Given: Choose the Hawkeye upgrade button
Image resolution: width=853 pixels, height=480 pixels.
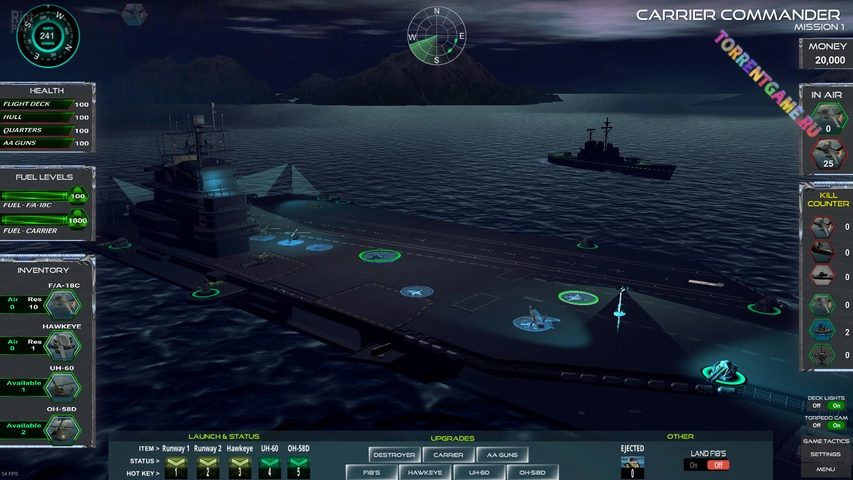Looking at the screenshot, I should point(424,472).
